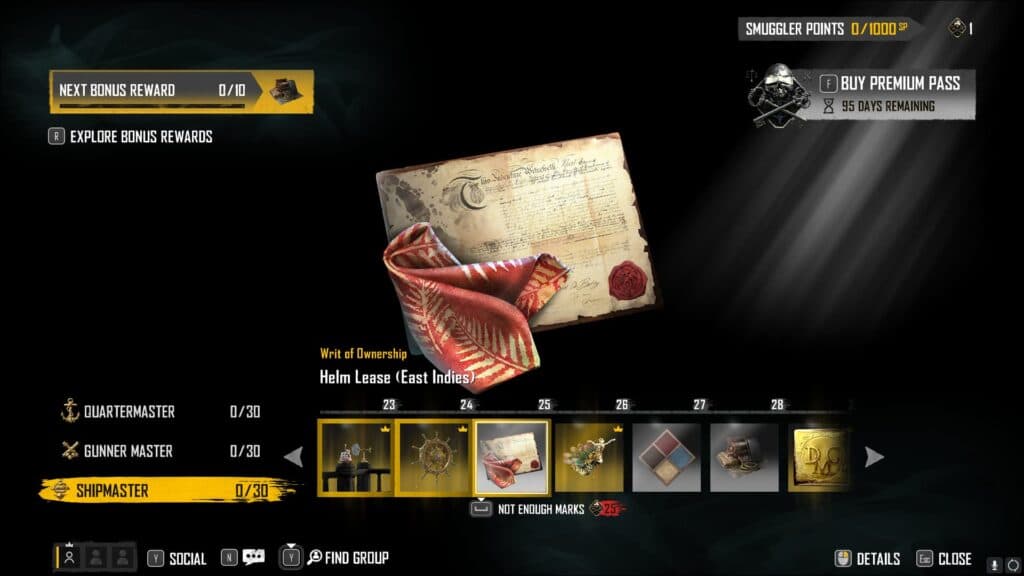The image size is (1024, 576).
Task: Select the Helm Lease writ reward
Action: coord(511,457)
